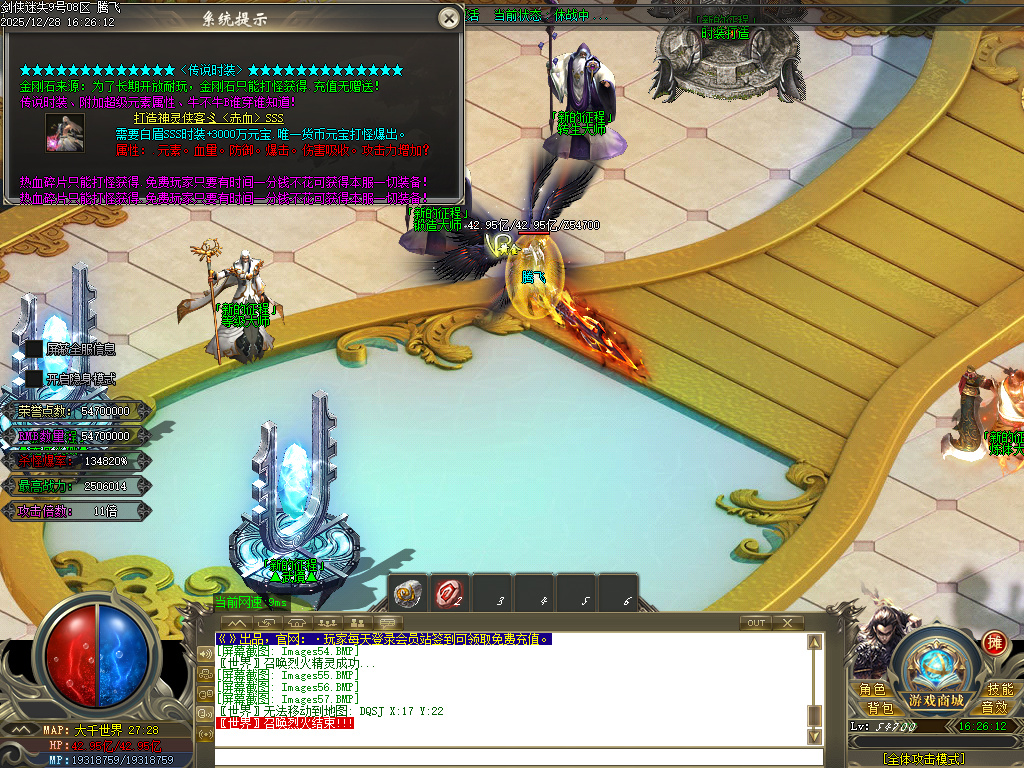Close the chat panel with its X button
This screenshot has height=768, width=1024.
coord(787,623)
